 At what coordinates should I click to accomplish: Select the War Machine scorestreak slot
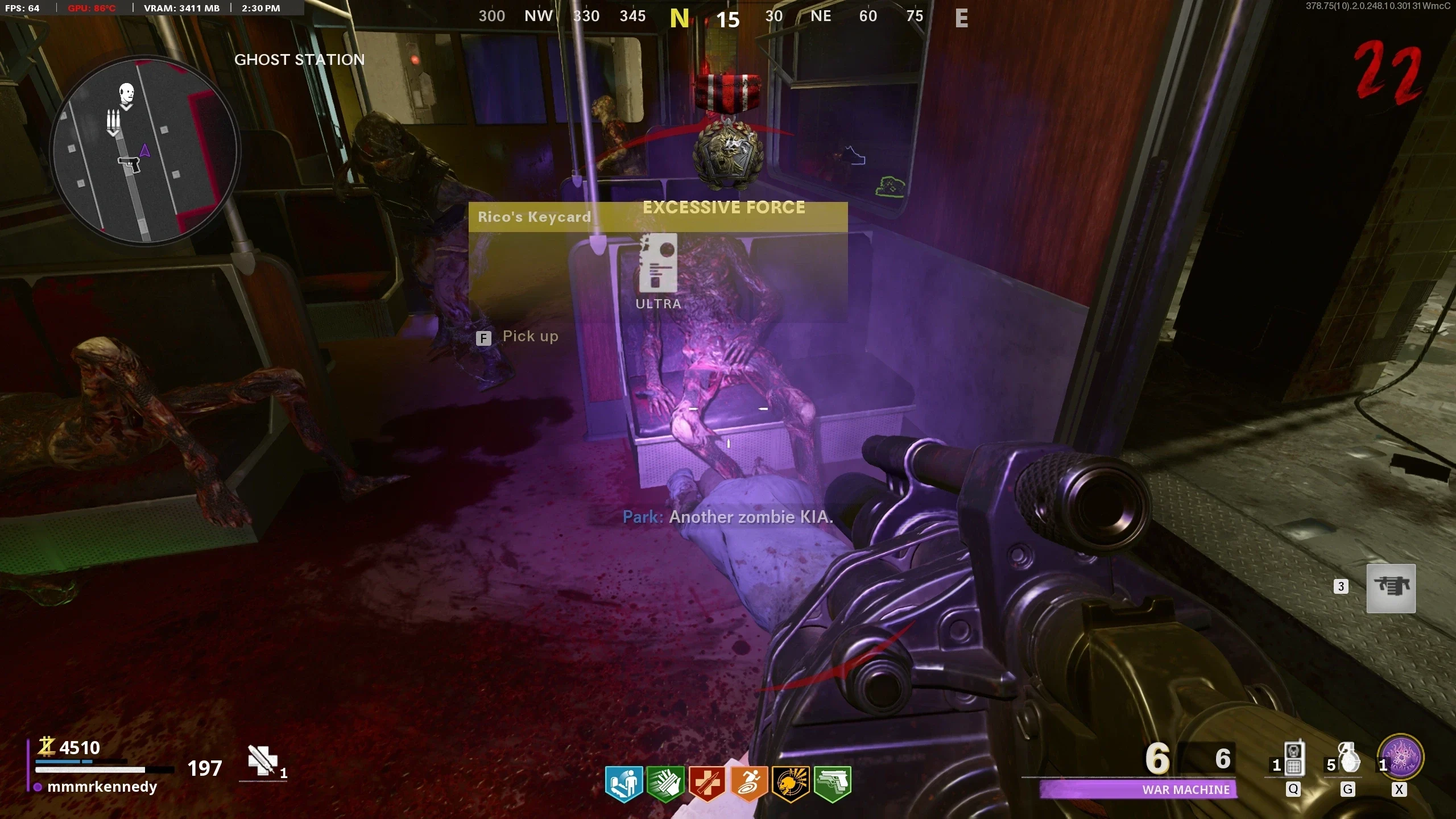pos(1391,588)
